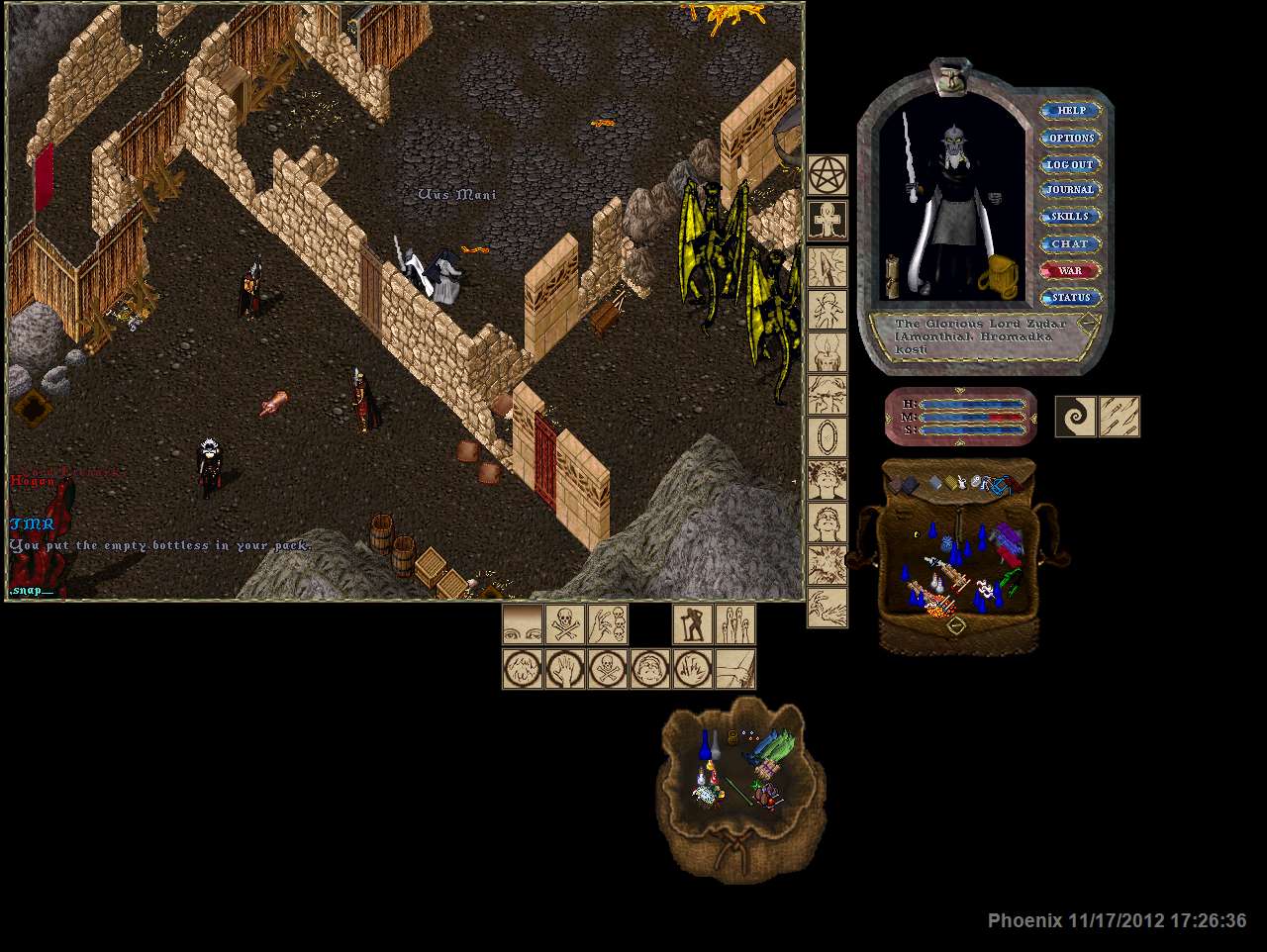
Task: Open the Help menu on the paperdoll
Action: pyautogui.click(x=1071, y=111)
